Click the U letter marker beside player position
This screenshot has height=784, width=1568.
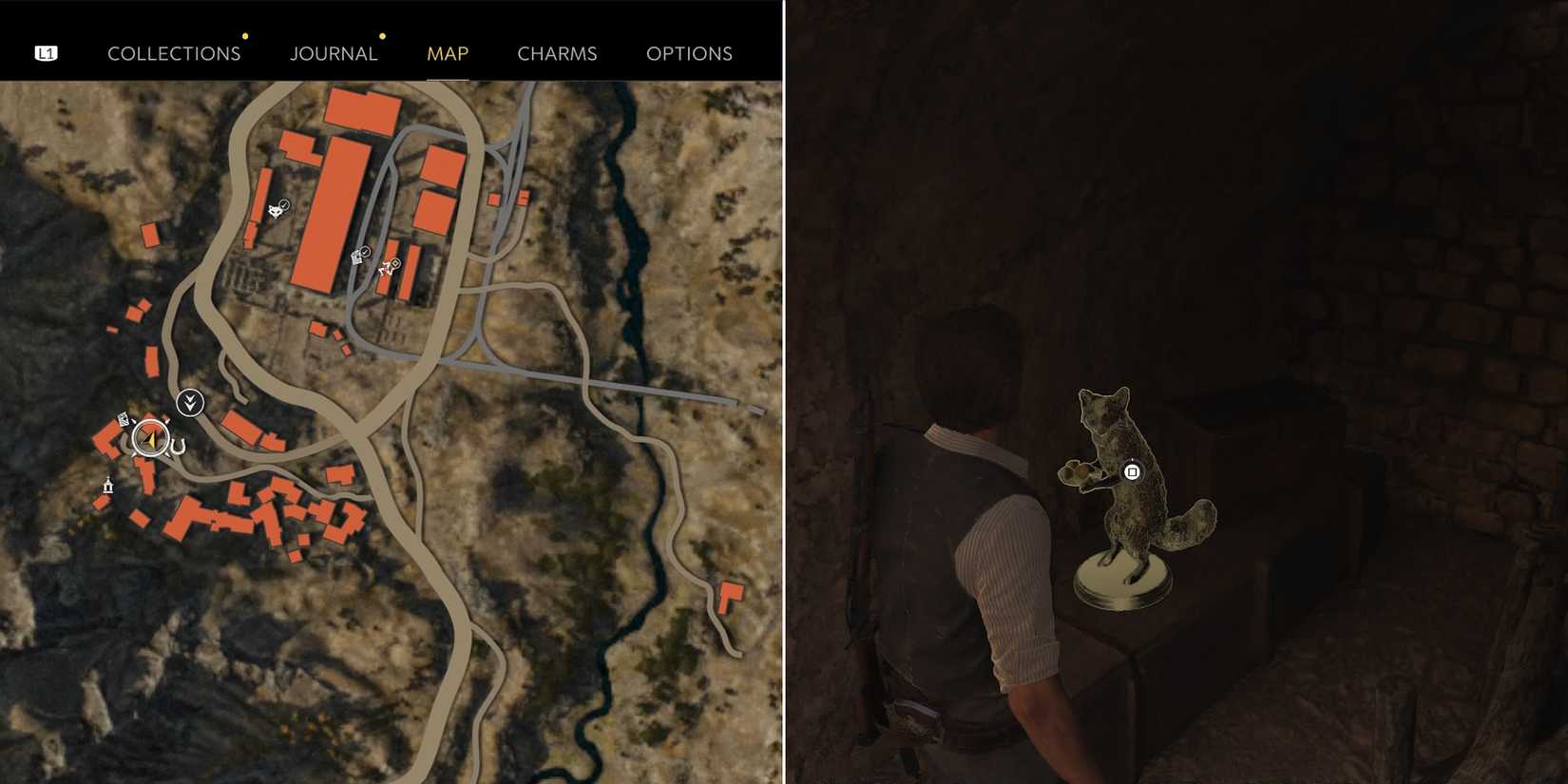click(178, 444)
